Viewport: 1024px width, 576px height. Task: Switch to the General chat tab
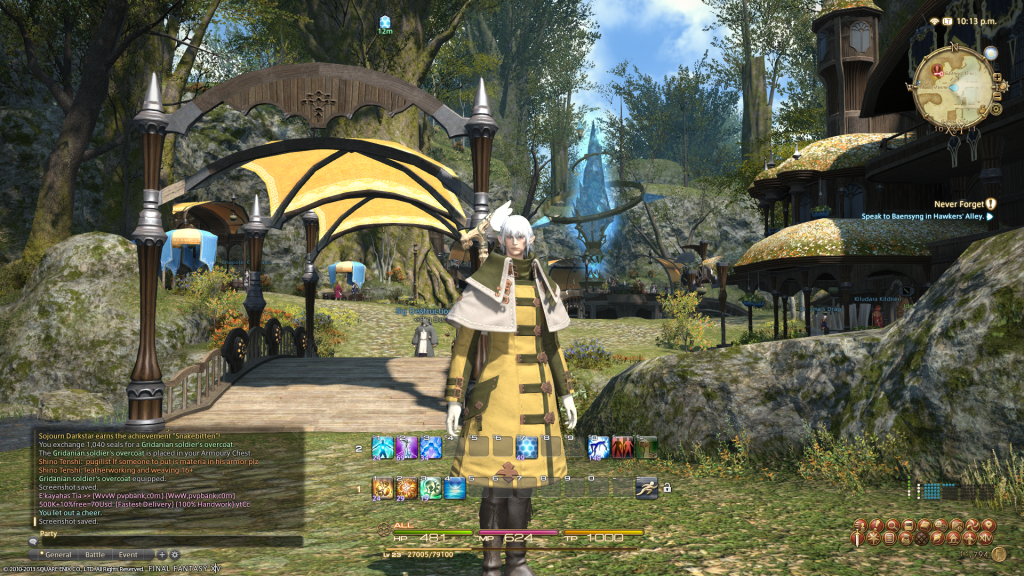56,554
